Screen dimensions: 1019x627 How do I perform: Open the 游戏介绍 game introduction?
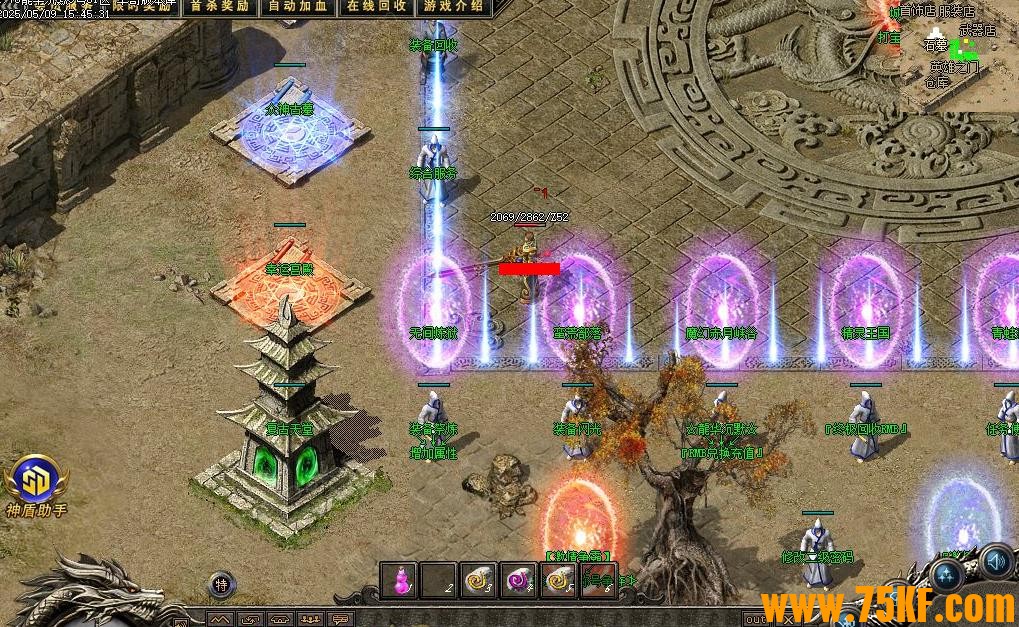coord(453,6)
